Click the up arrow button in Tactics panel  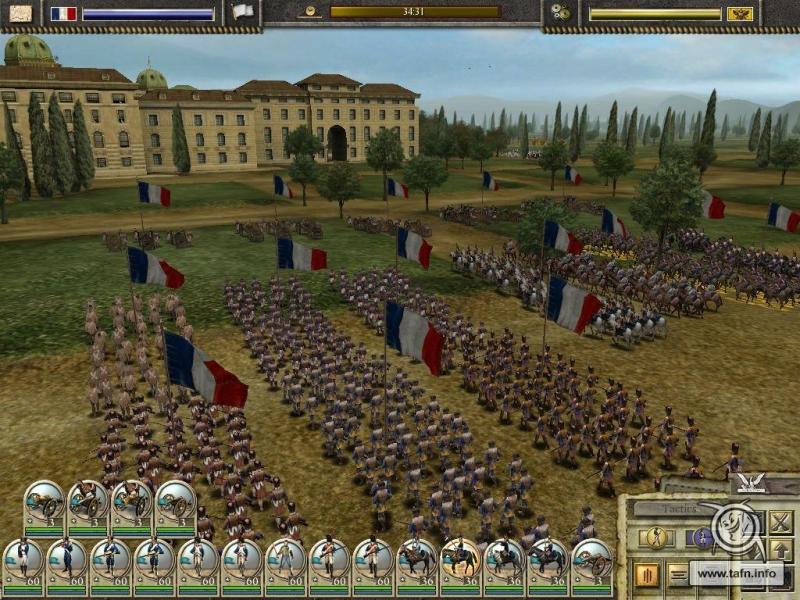click(x=780, y=549)
